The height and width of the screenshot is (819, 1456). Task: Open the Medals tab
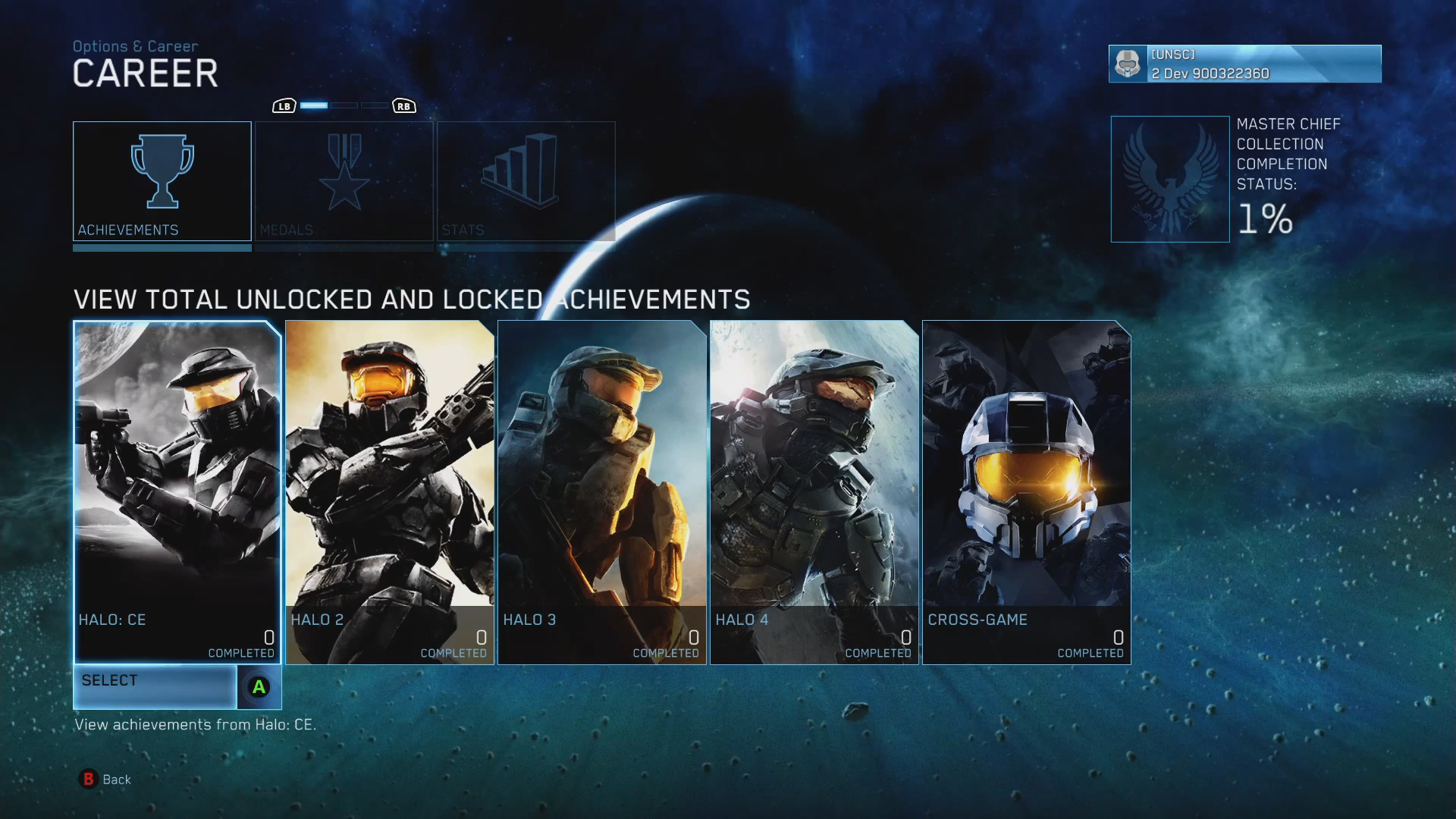(x=344, y=181)
